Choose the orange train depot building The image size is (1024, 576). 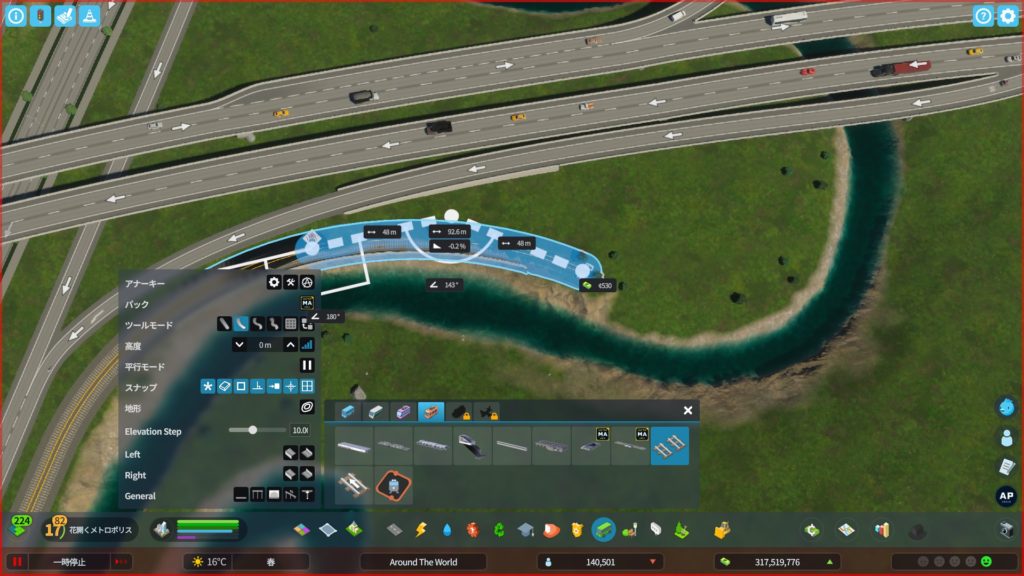(x=393, y=486)
